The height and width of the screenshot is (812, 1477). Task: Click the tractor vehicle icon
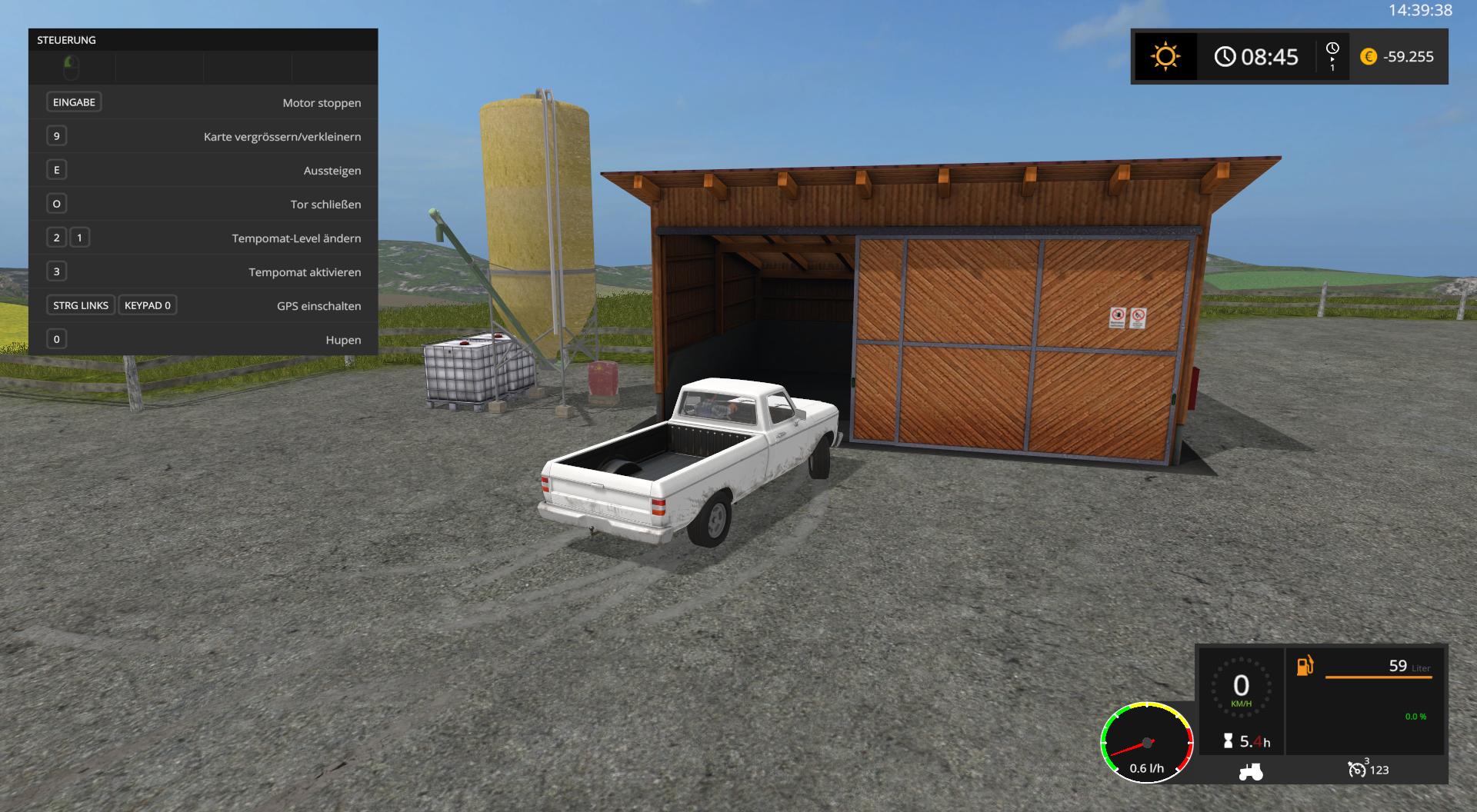(1251, 770)
